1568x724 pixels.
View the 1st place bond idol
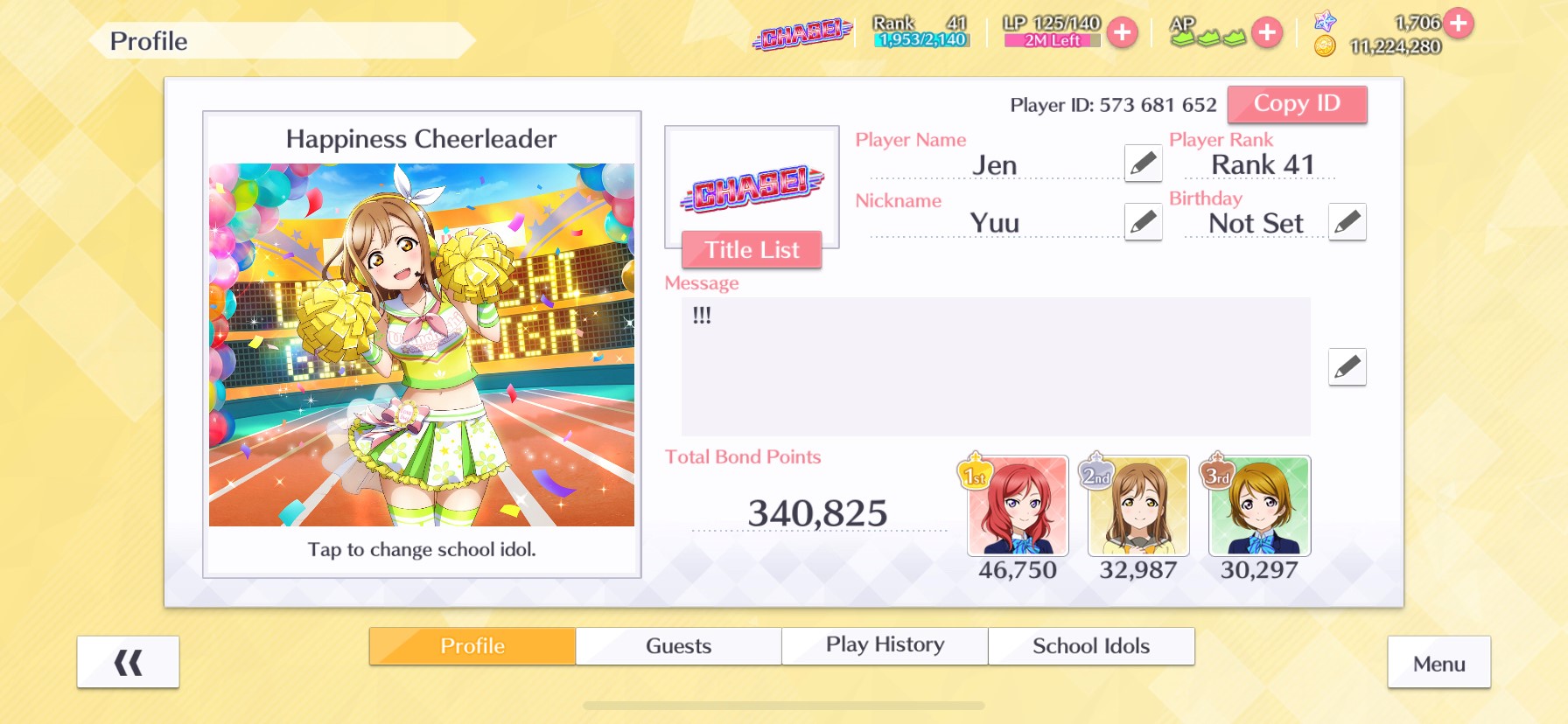click(1018, 506)
